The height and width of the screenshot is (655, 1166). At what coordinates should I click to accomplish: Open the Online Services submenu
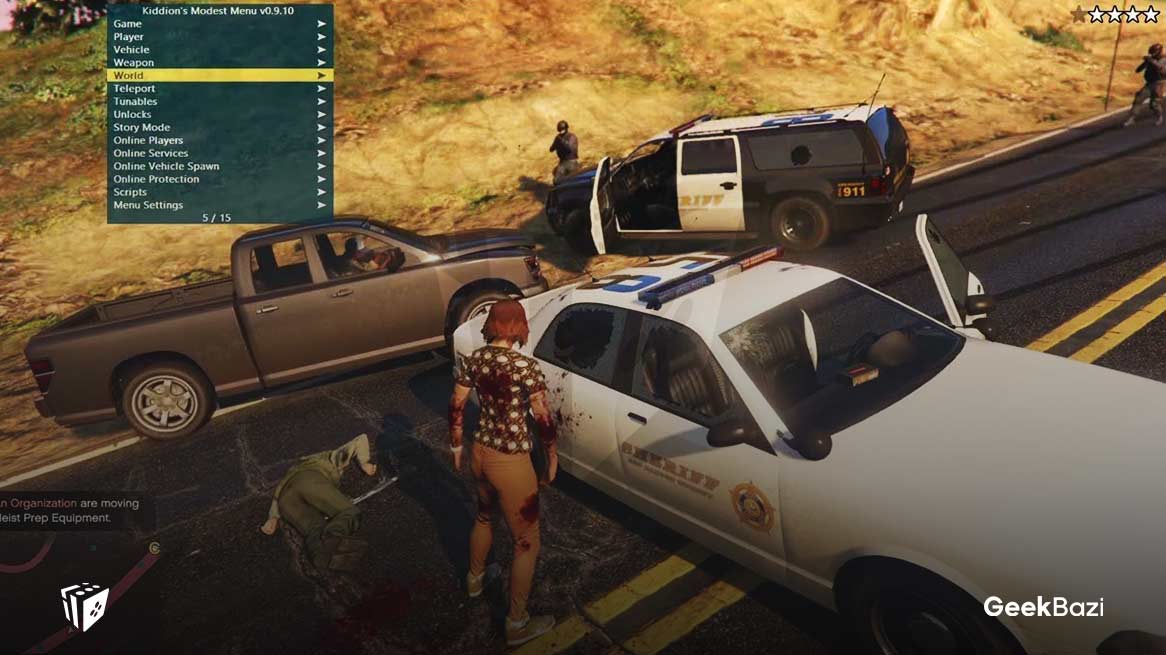tap(151, 153)
